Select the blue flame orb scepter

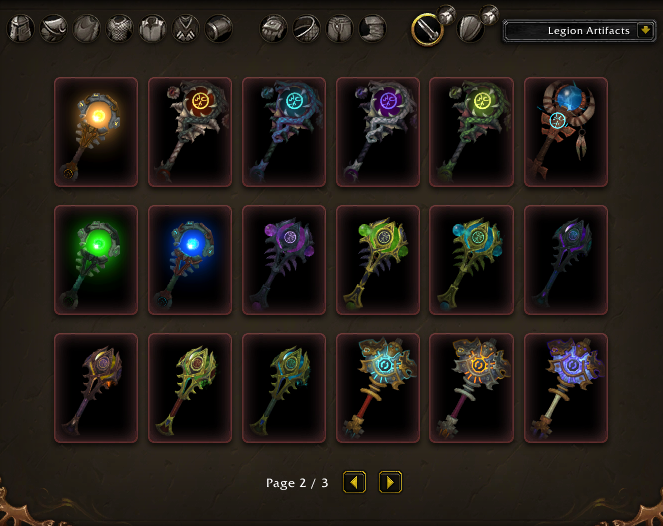[x=190, y=260]
